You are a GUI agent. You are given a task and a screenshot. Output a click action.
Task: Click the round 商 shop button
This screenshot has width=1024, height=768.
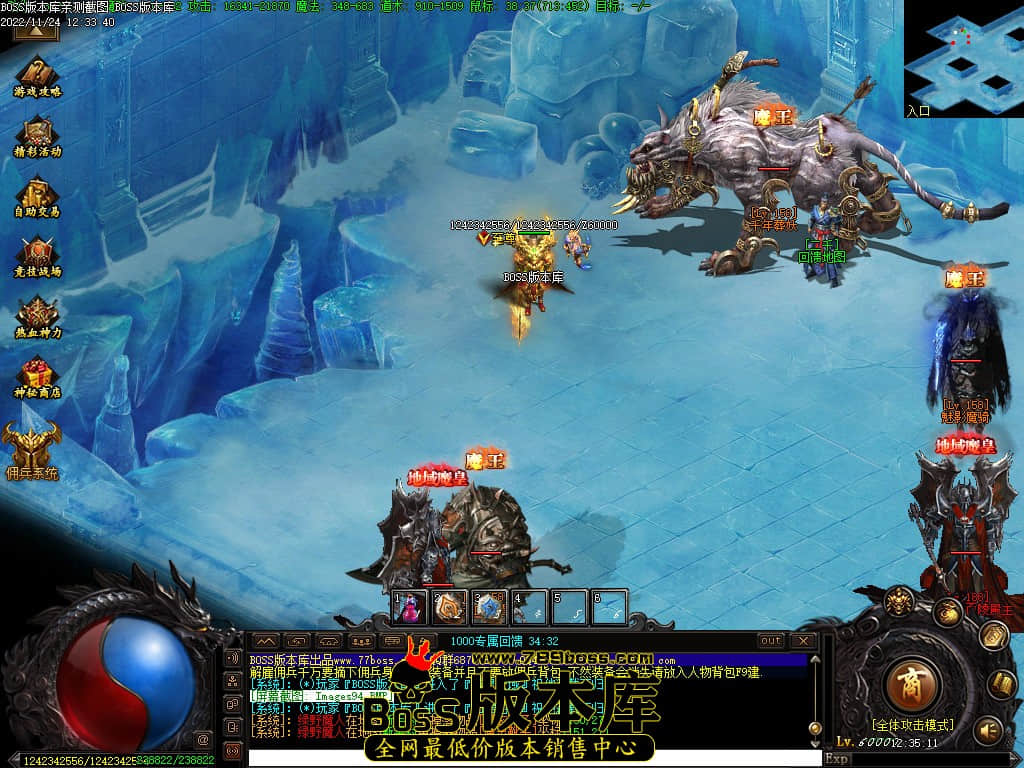point(912,684)
